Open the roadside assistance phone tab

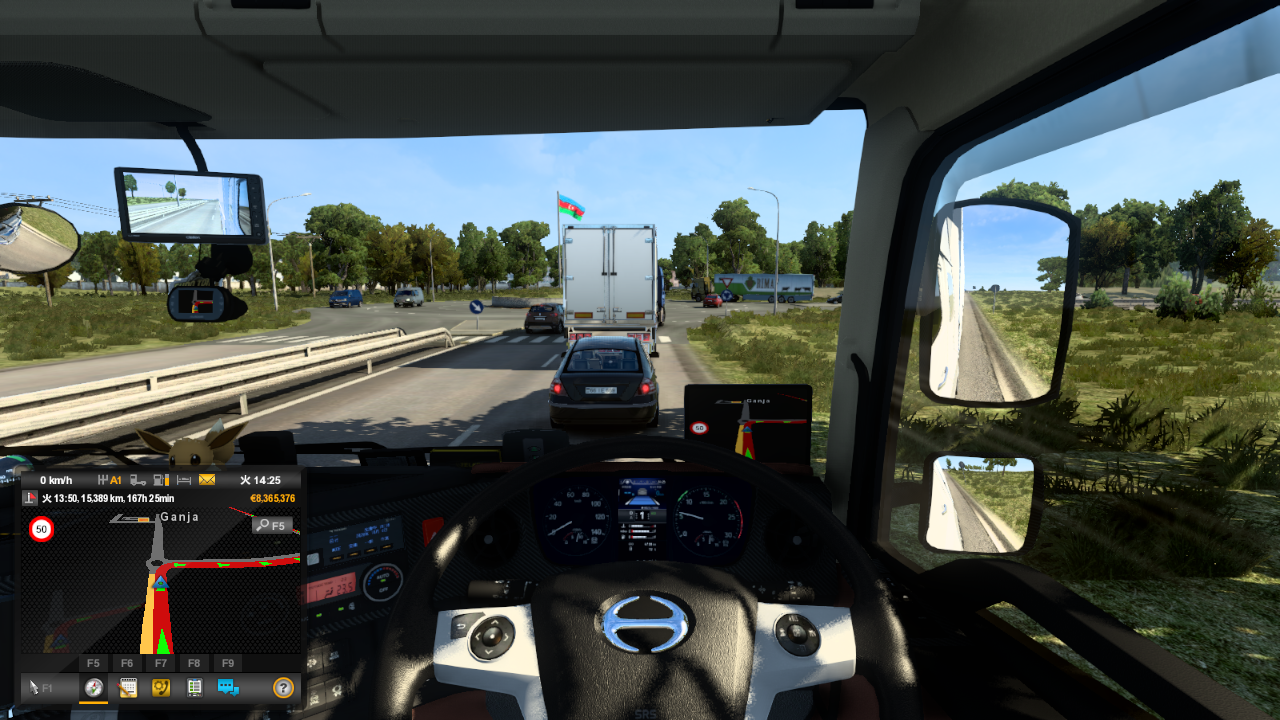(x=160, y=687)
